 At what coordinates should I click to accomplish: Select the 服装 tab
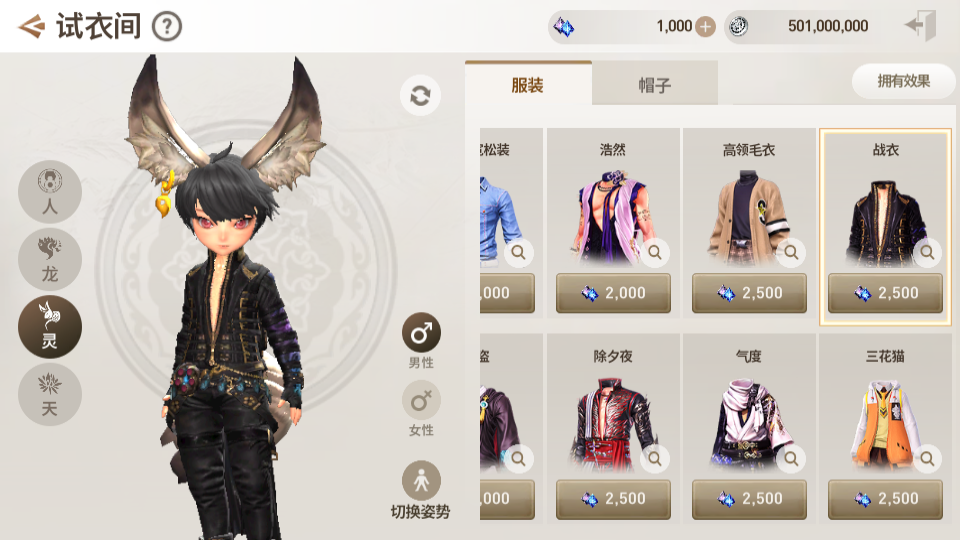click(x=528, y=85)
